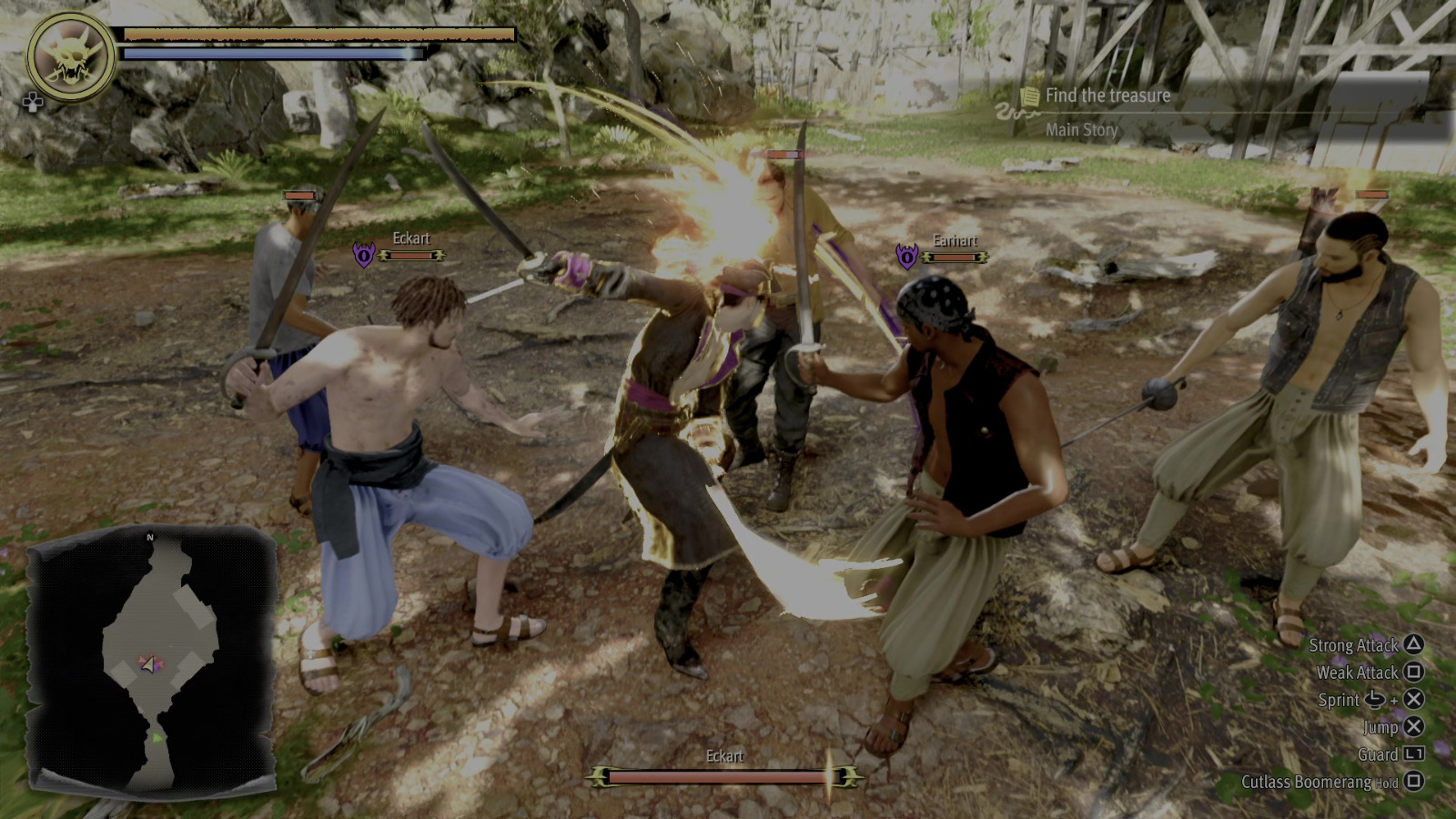Click the quest scroll icon beside Find the treasure

pos(1027,95)
